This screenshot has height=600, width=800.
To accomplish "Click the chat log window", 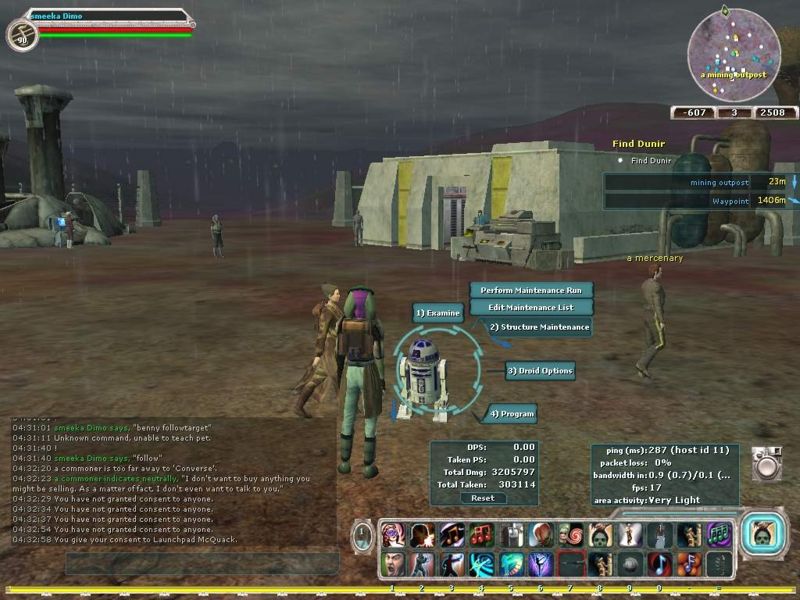I will point(170,480).
